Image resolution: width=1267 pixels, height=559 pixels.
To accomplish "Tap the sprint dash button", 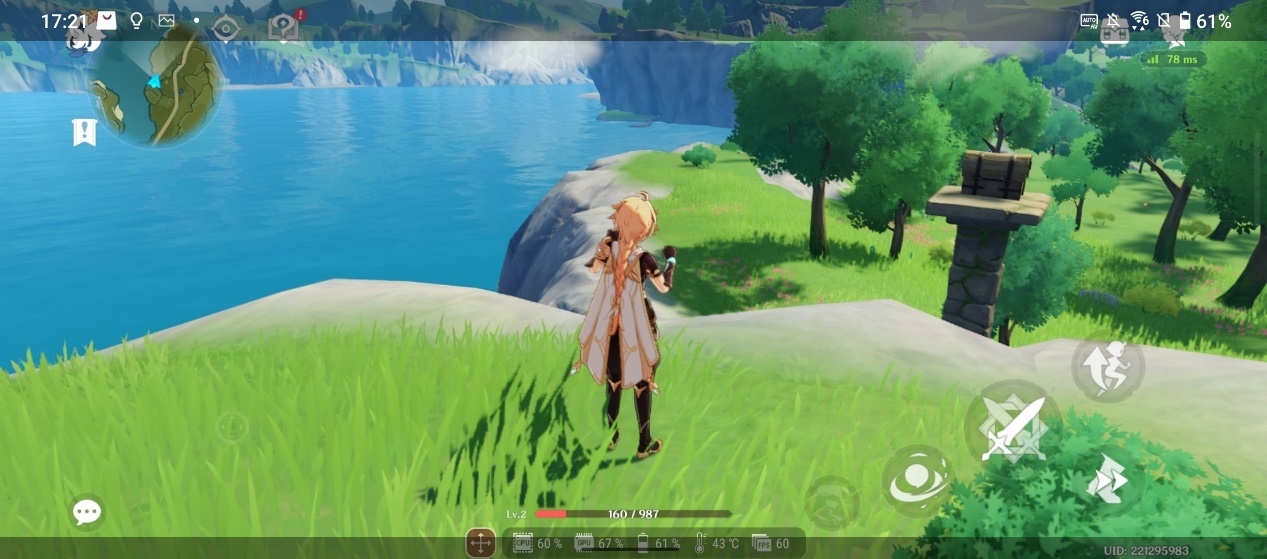I will [1108, 482].
